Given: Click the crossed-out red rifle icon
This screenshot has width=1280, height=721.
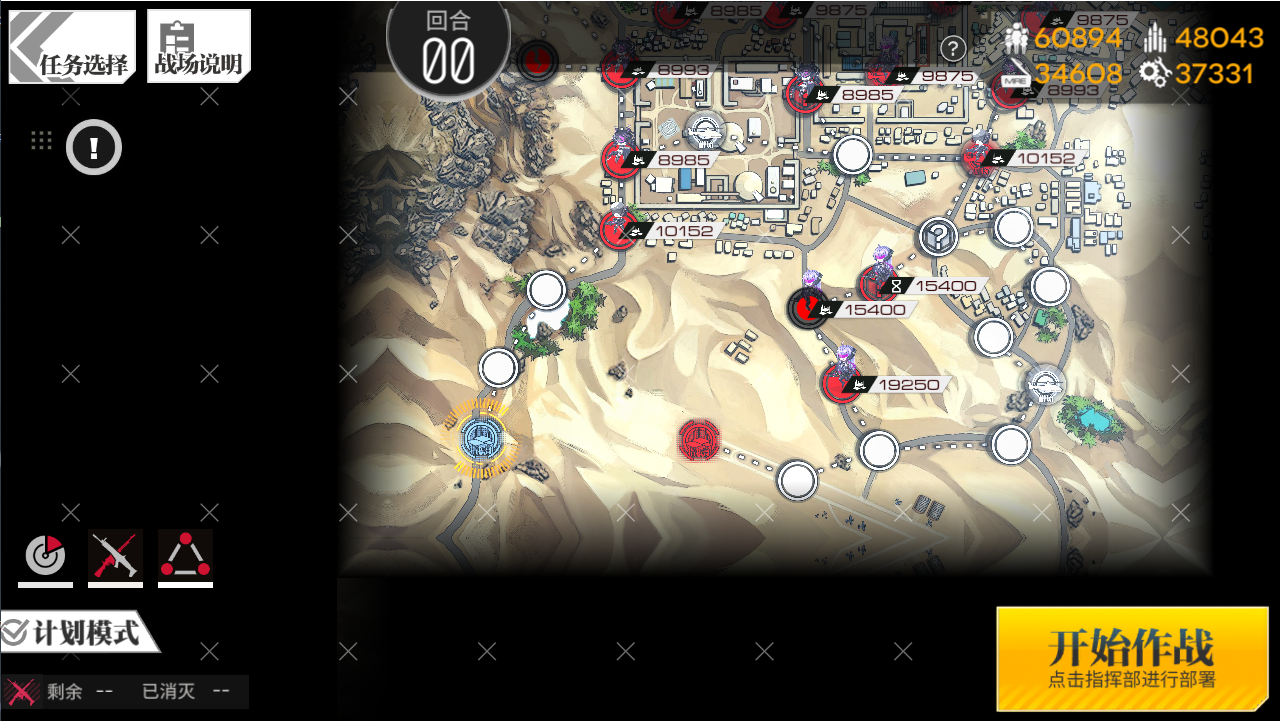Looking at the screenshot, I should point(115,555).
